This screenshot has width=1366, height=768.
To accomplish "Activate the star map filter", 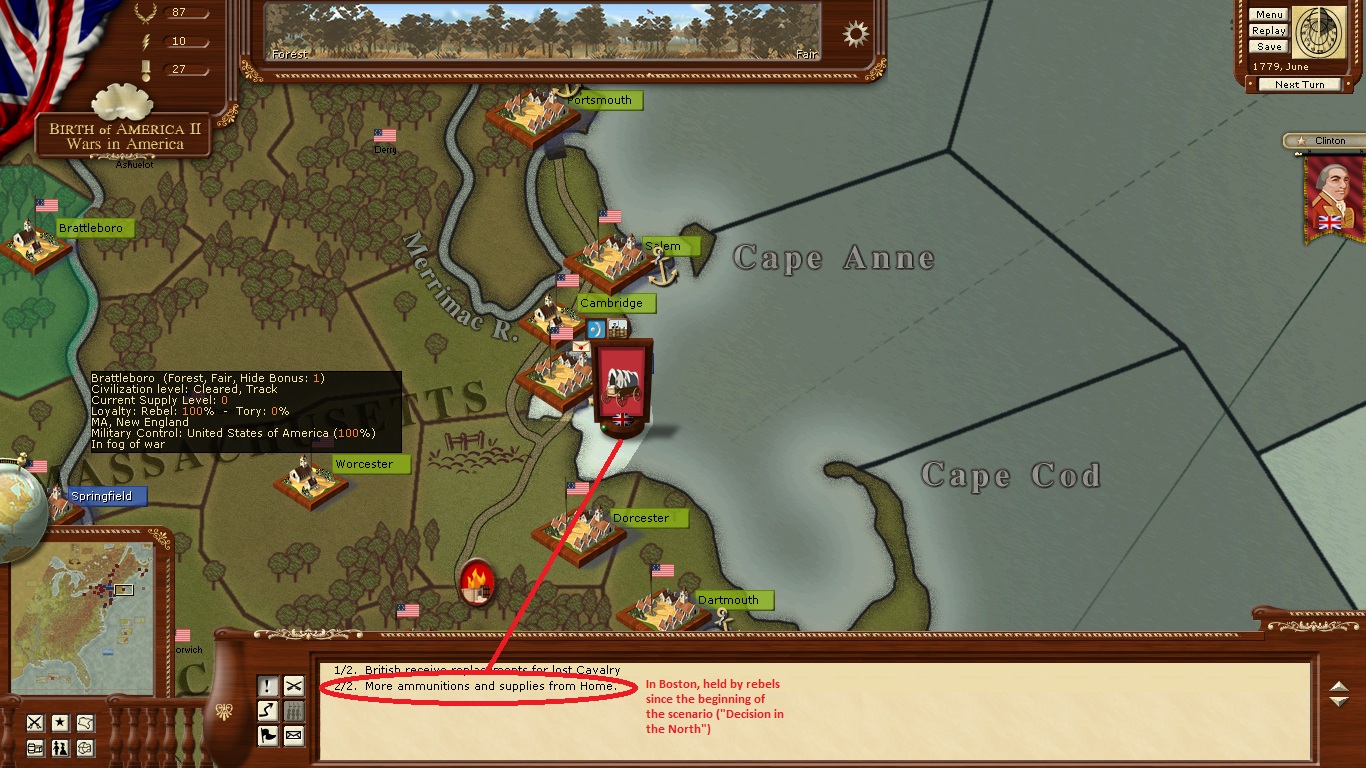I will [x=60, y=723].
